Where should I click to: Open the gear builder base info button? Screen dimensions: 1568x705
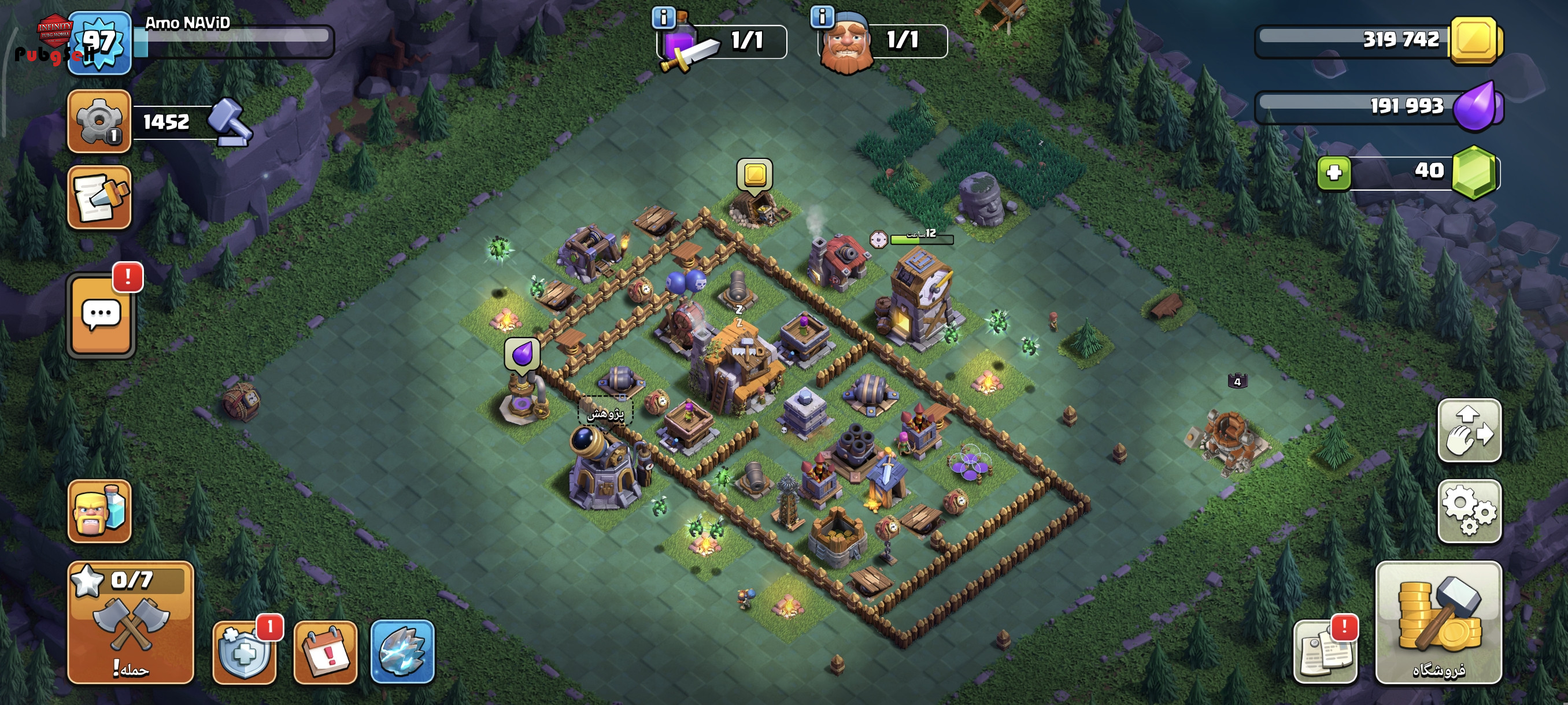[99, 121]
